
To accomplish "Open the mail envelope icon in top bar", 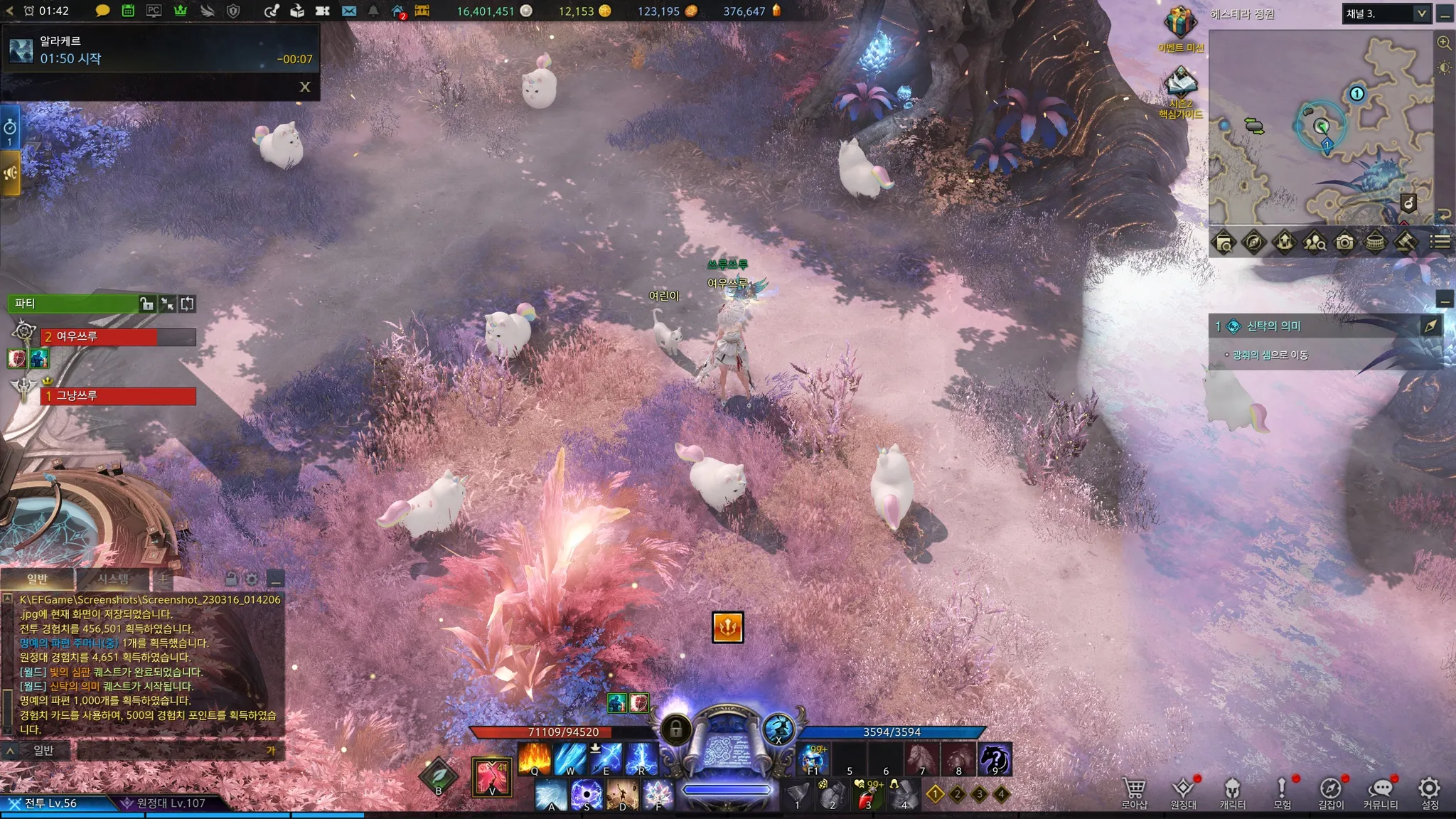I will click(348, 11).
